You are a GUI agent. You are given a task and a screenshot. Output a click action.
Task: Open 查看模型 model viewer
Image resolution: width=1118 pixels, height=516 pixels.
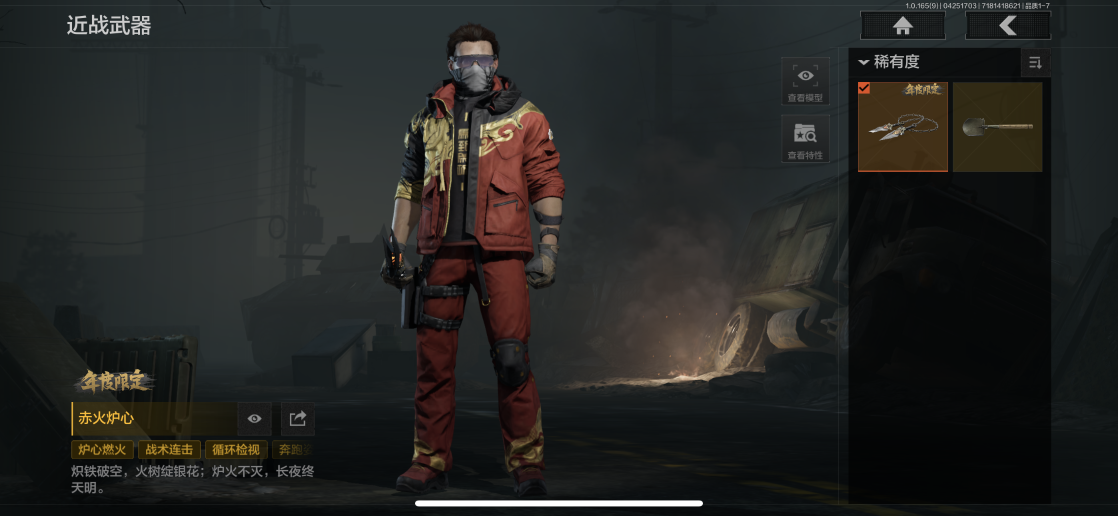805,81
